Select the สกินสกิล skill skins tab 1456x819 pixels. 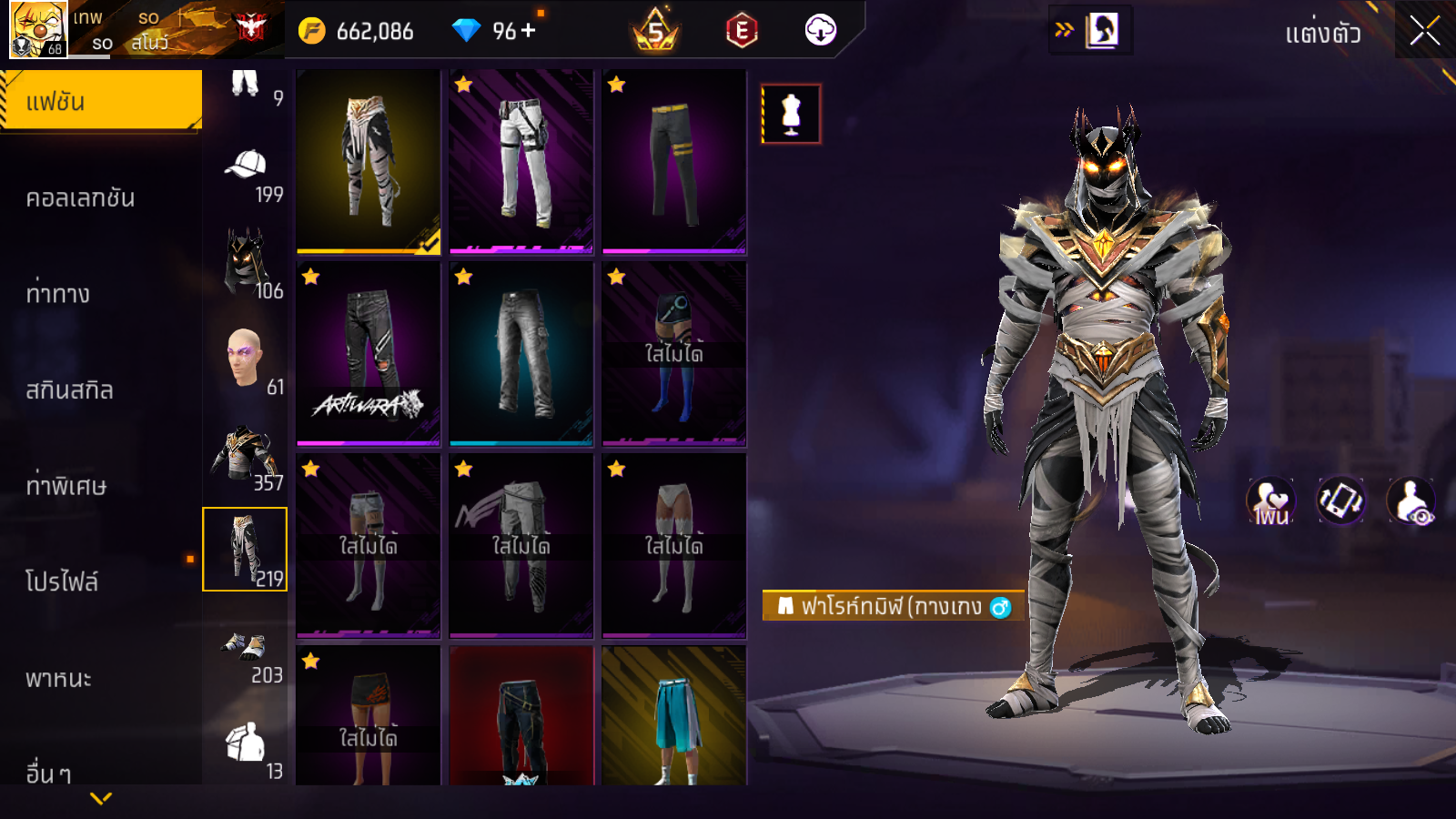pos(70,390)
